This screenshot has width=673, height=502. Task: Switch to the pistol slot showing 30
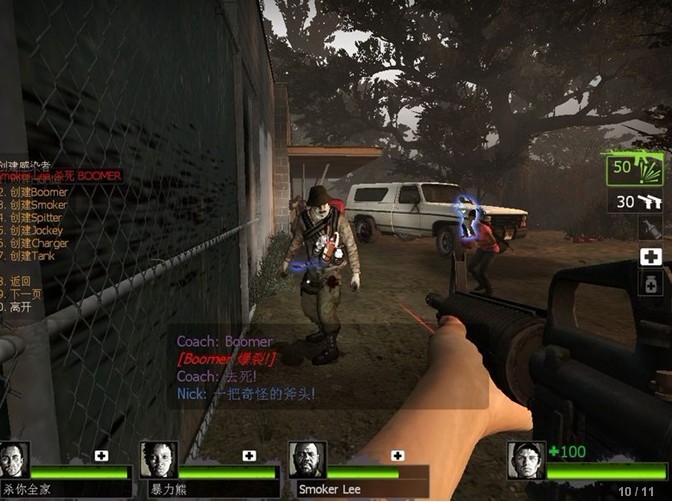pos(638,202)
